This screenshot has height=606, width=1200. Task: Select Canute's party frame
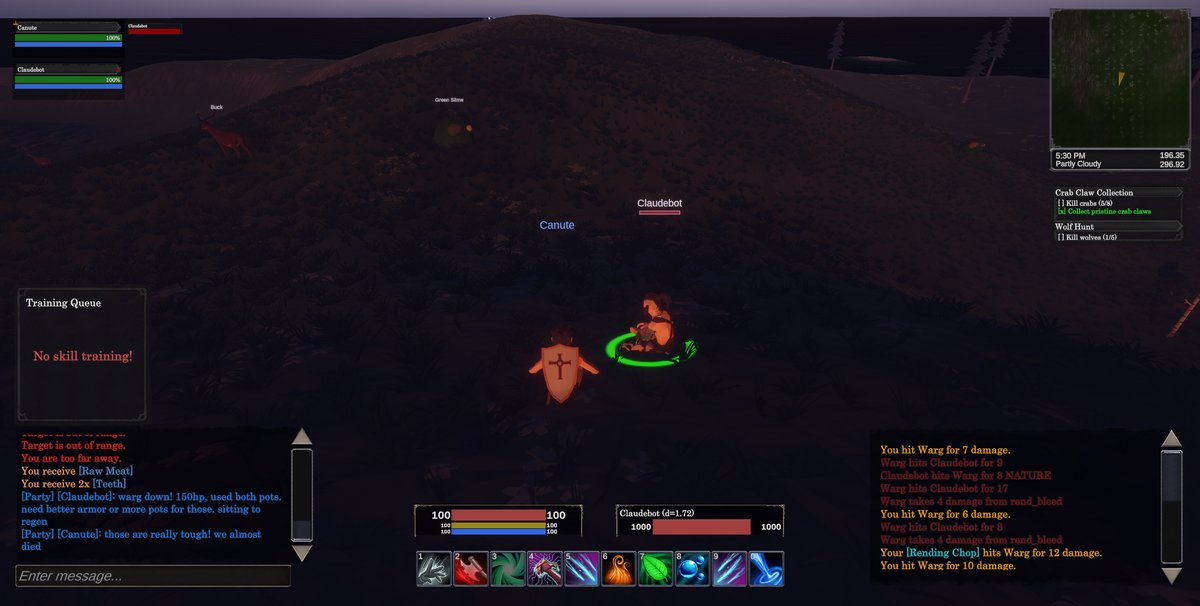pyautogui.click(x=68, y=34)
